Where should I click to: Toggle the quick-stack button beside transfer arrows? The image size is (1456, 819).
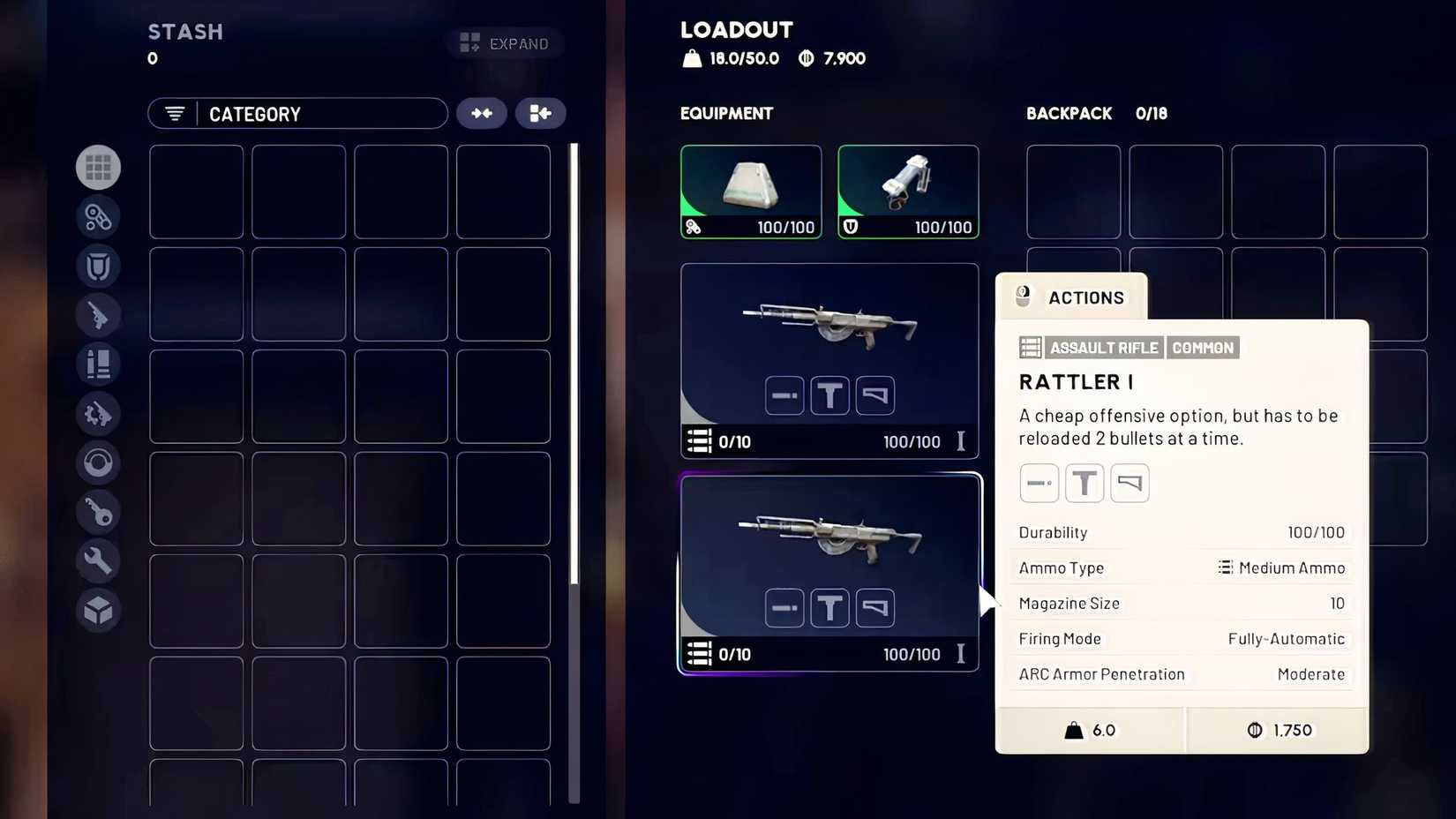tap(540, 113)
